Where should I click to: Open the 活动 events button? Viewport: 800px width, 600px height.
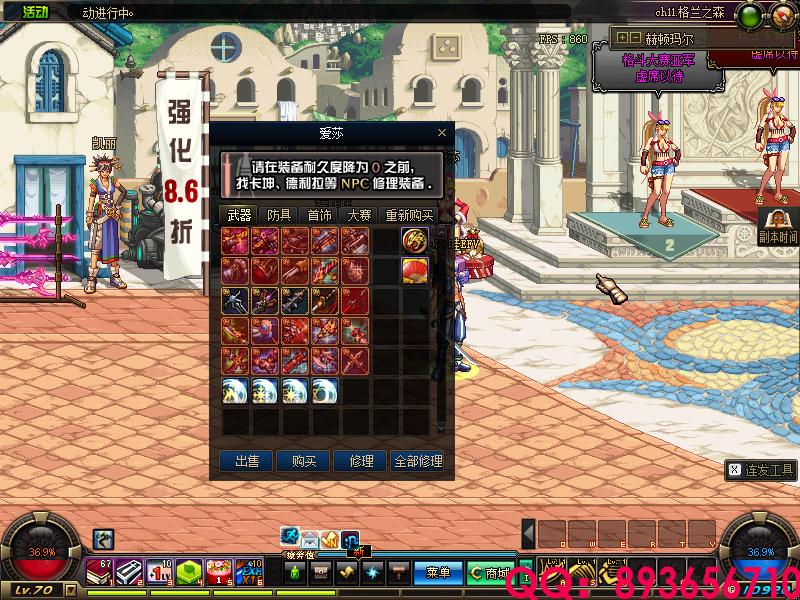(35, 12)
